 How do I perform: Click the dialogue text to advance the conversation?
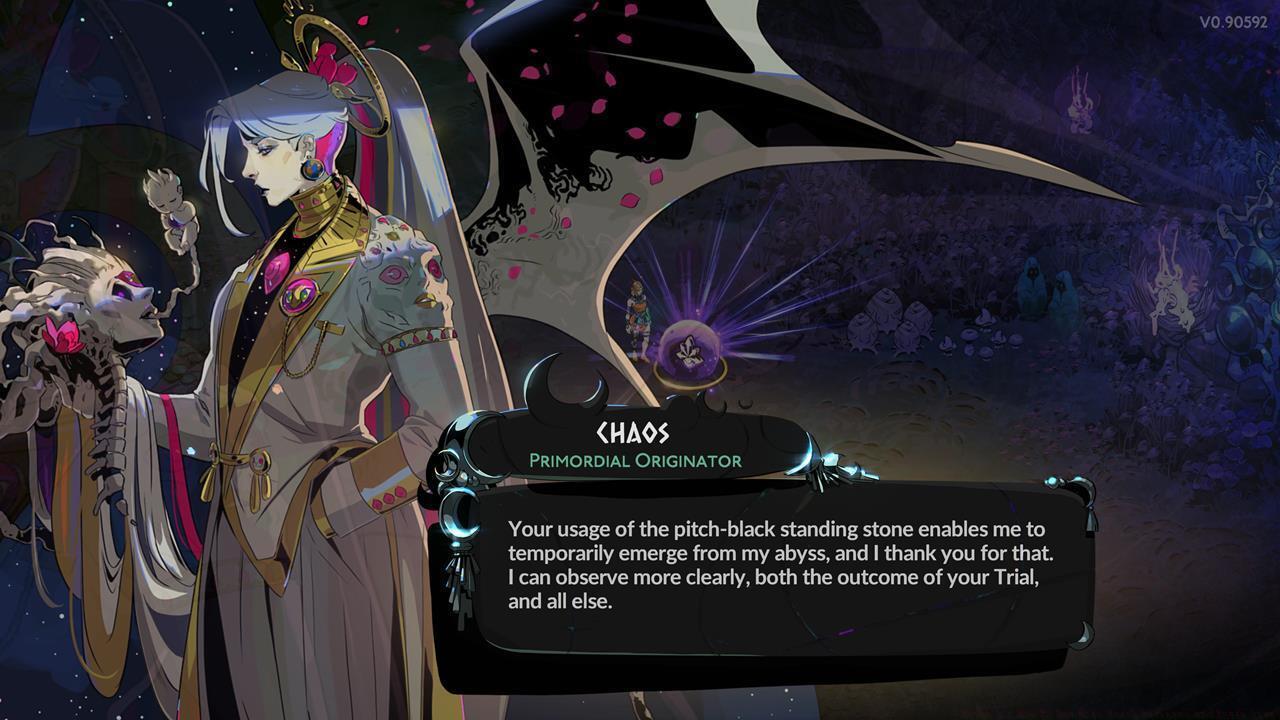pos(770,560)
